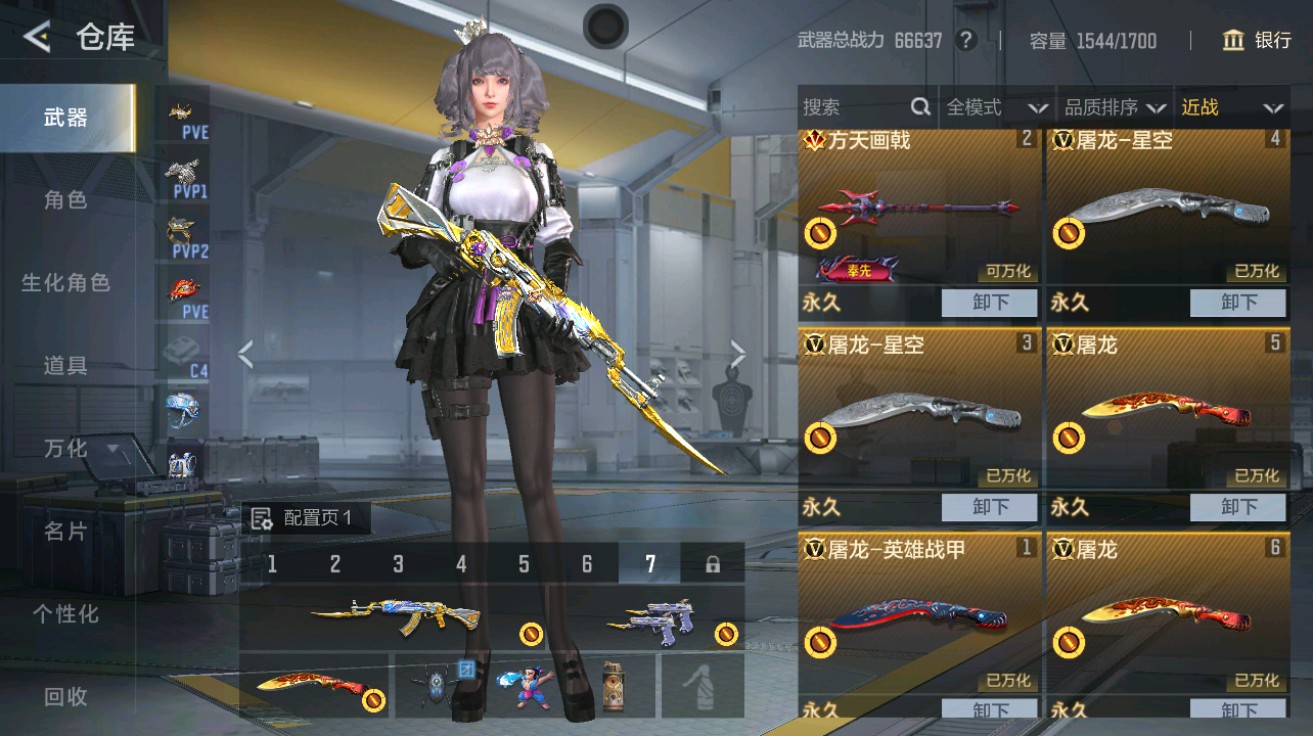Select loadout page number 3
Viewport: 1313px width, 736px height.
(x=396, y=564)
